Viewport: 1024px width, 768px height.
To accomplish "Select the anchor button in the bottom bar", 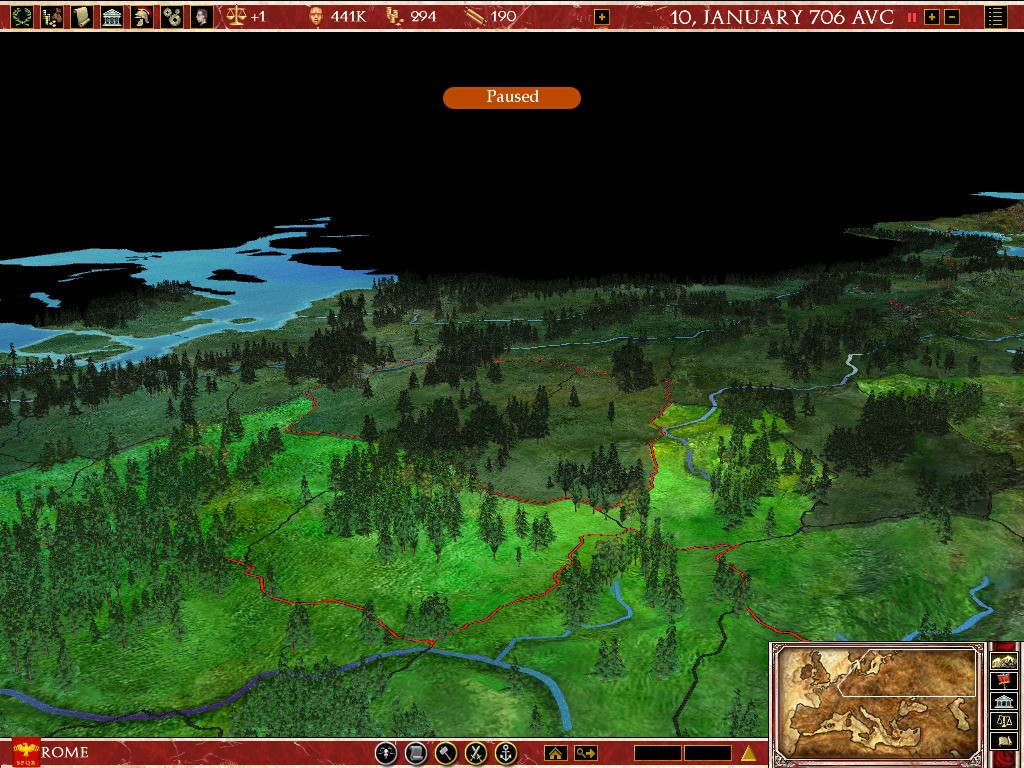I will click(507, 753).
